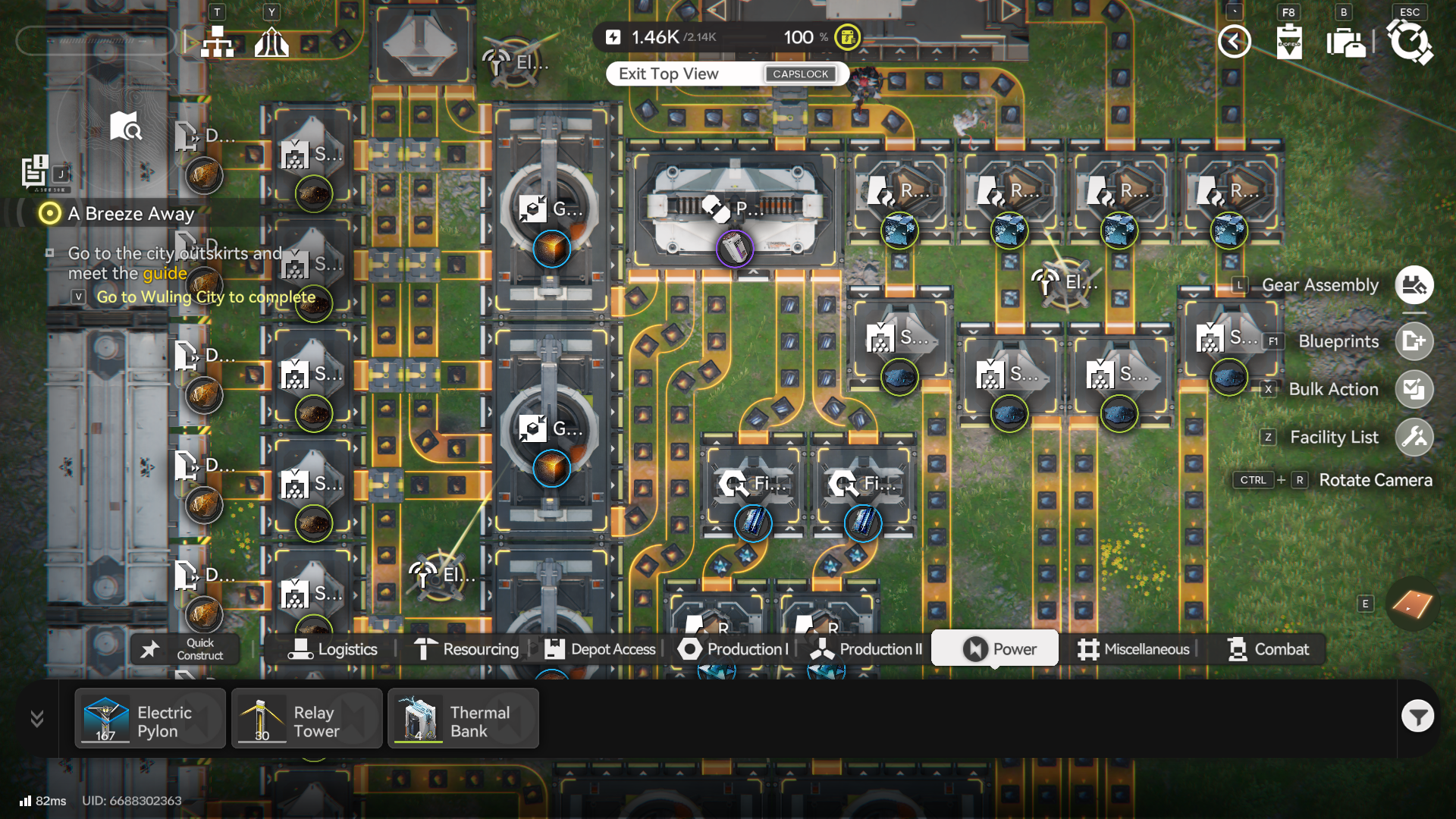Viewport: 1456px width, 819px height.
Task: Collapse the build bar with double-chevron
Action: pyautogui.click(x=37, y=718)
